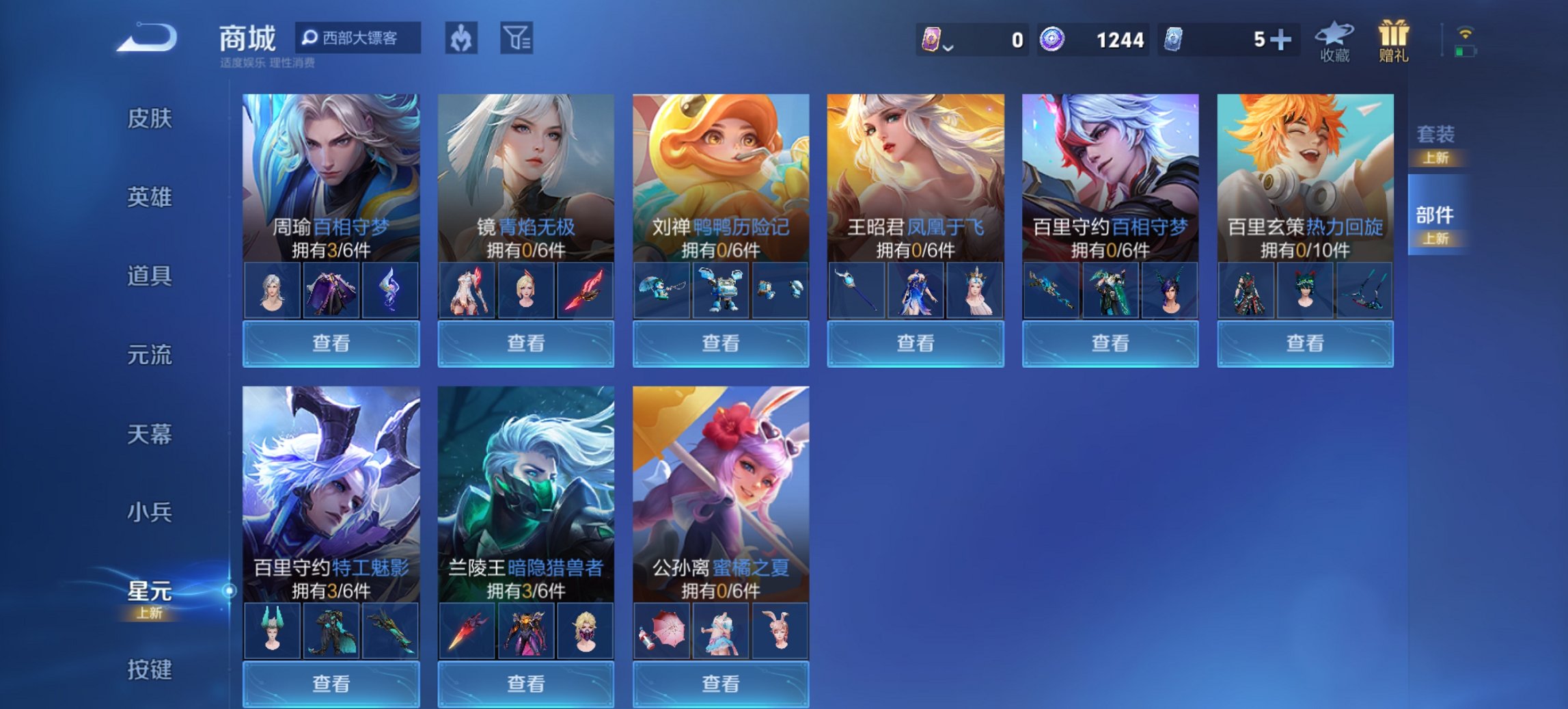This screenshot has width=1568, height=709.
Task: Click 查看 under 公孙离 蜜橘之夏
Action: pyautogui.click(x=721, y=685)
